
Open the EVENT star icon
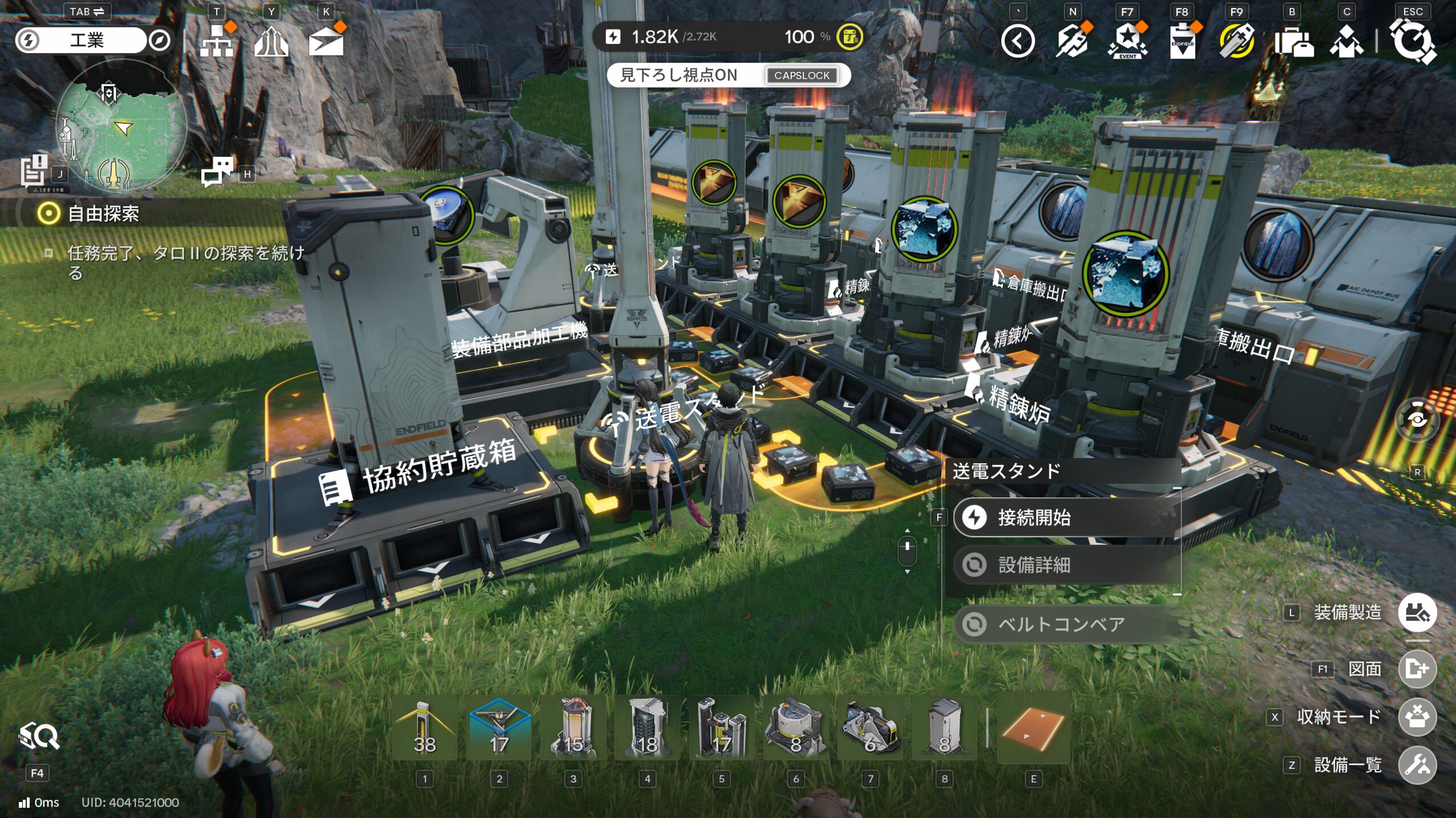(x=1127, y=41)
